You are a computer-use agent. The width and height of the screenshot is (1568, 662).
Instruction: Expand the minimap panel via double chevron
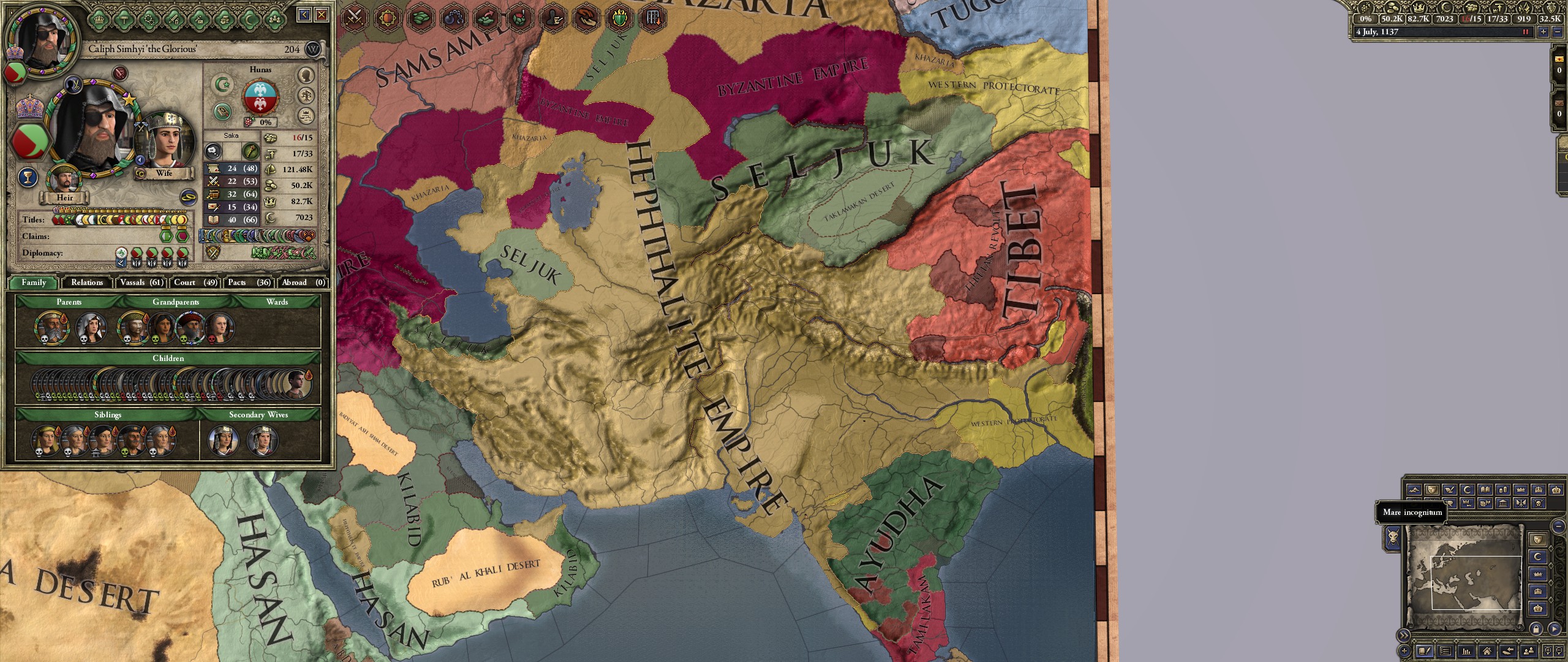point(1403,636)
